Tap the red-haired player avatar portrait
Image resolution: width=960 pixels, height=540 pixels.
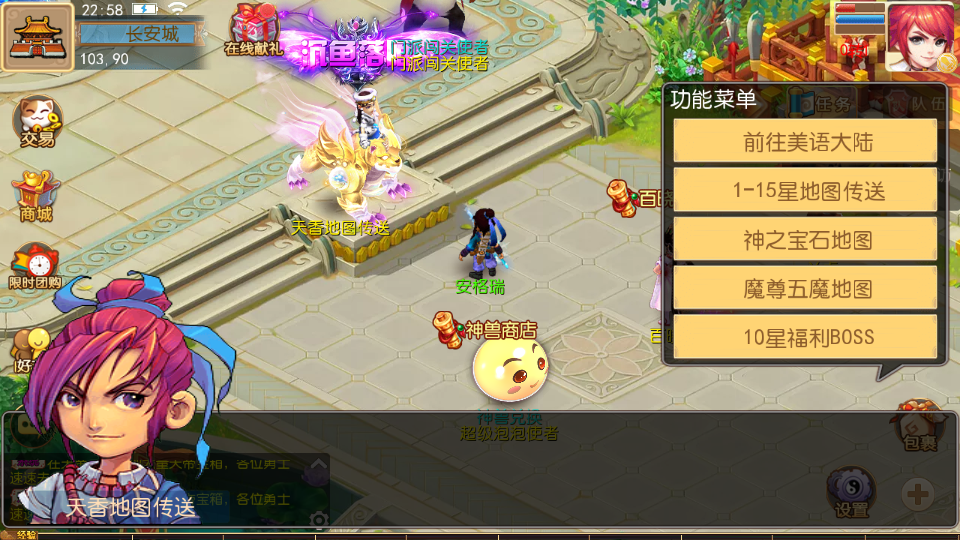[920, 36]
